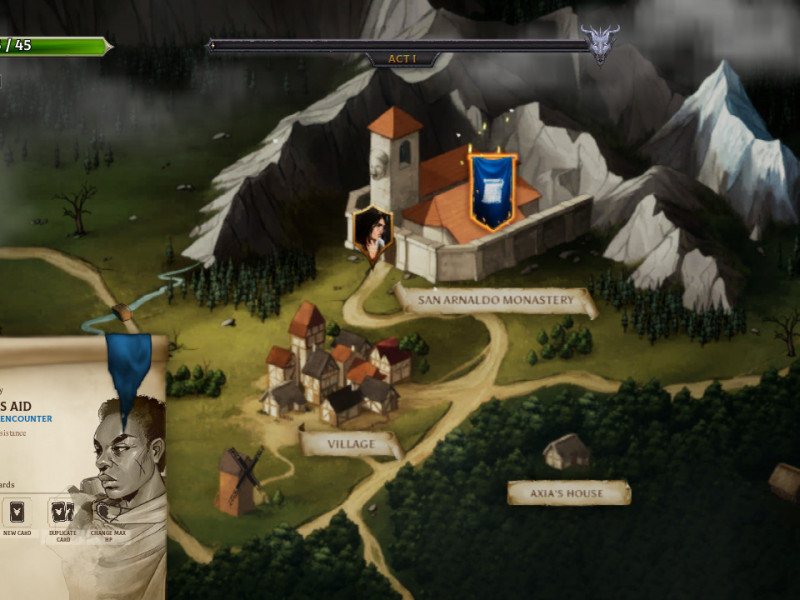Click the hero portrait map marker

point(372,233)
